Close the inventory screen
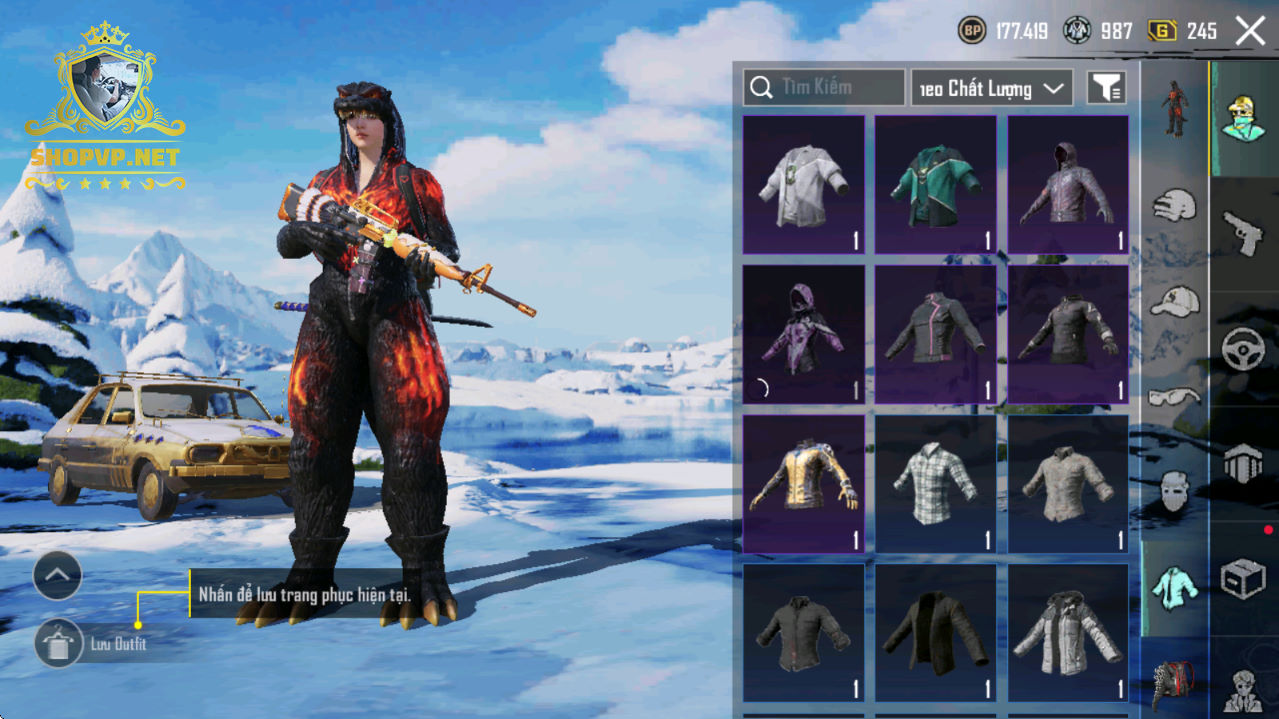Viewport: 1279px width, 719px height. (x=1250, y=31)
